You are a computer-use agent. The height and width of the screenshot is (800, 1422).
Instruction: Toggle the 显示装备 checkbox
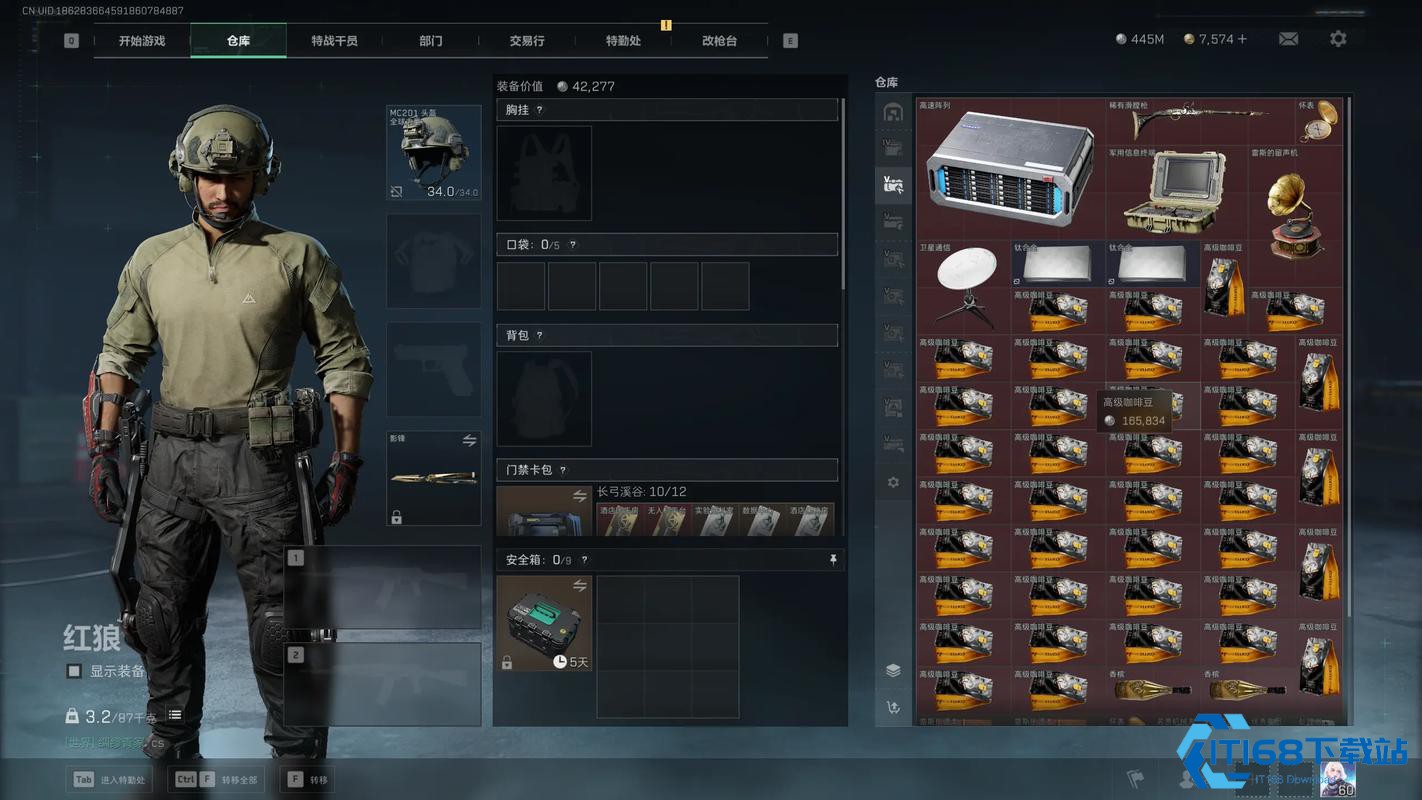(x=74, y=671)
